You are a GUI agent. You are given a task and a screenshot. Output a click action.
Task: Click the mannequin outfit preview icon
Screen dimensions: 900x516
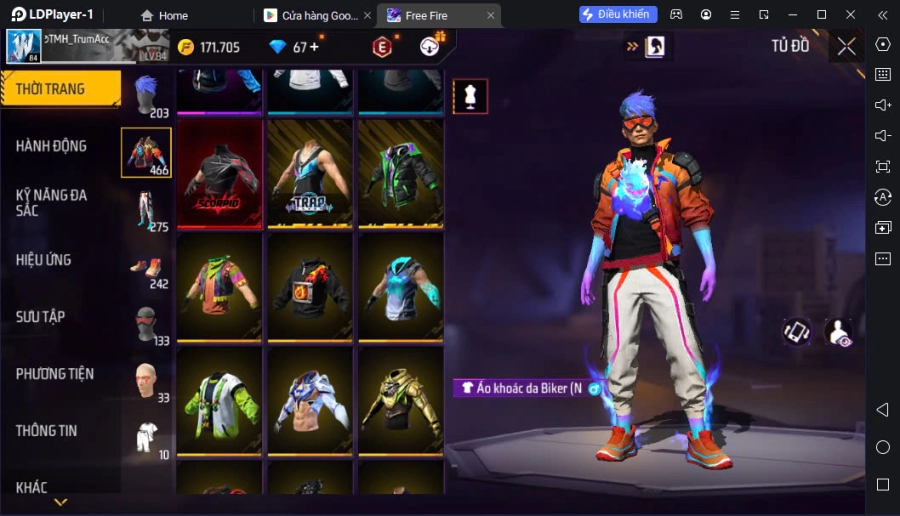coord(470,96)
